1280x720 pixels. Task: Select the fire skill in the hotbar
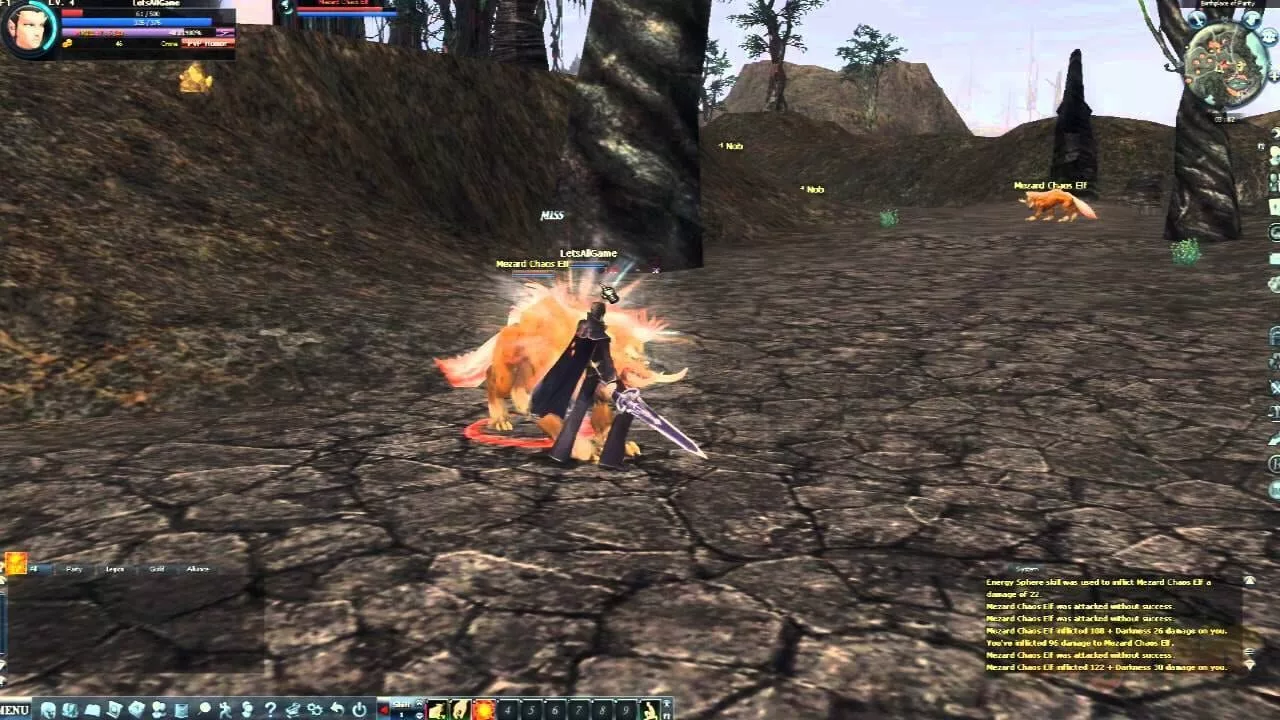coord(483,708)
